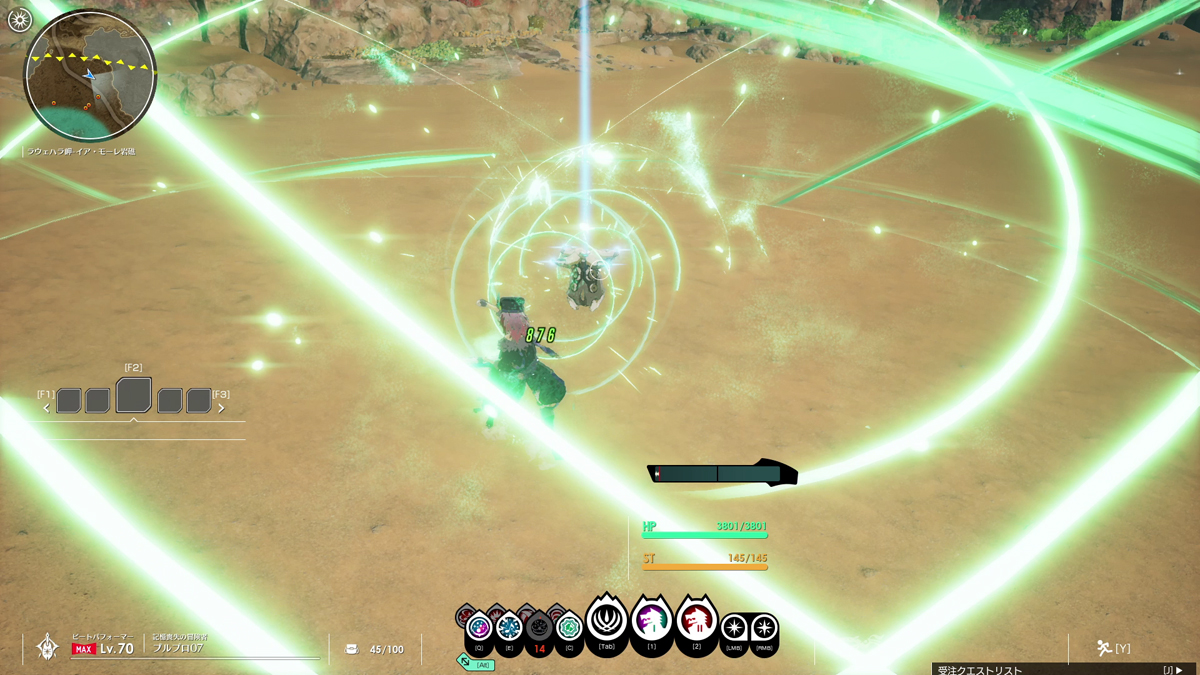This screenshot has width=1200, height=675.
Task: Open the bag showing 45/100
Action: click(352, 649)
